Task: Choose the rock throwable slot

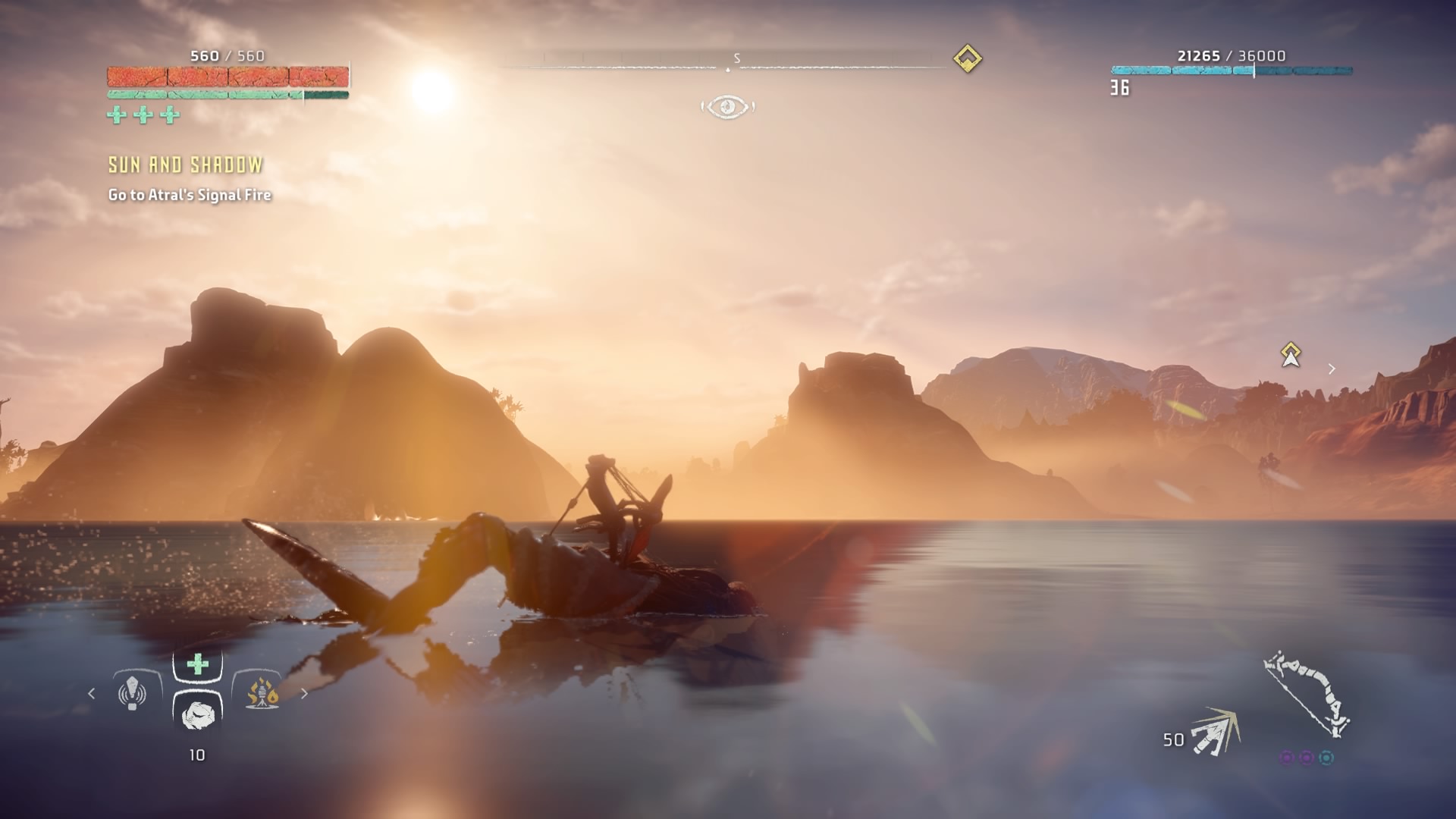Action: [198, 714]
